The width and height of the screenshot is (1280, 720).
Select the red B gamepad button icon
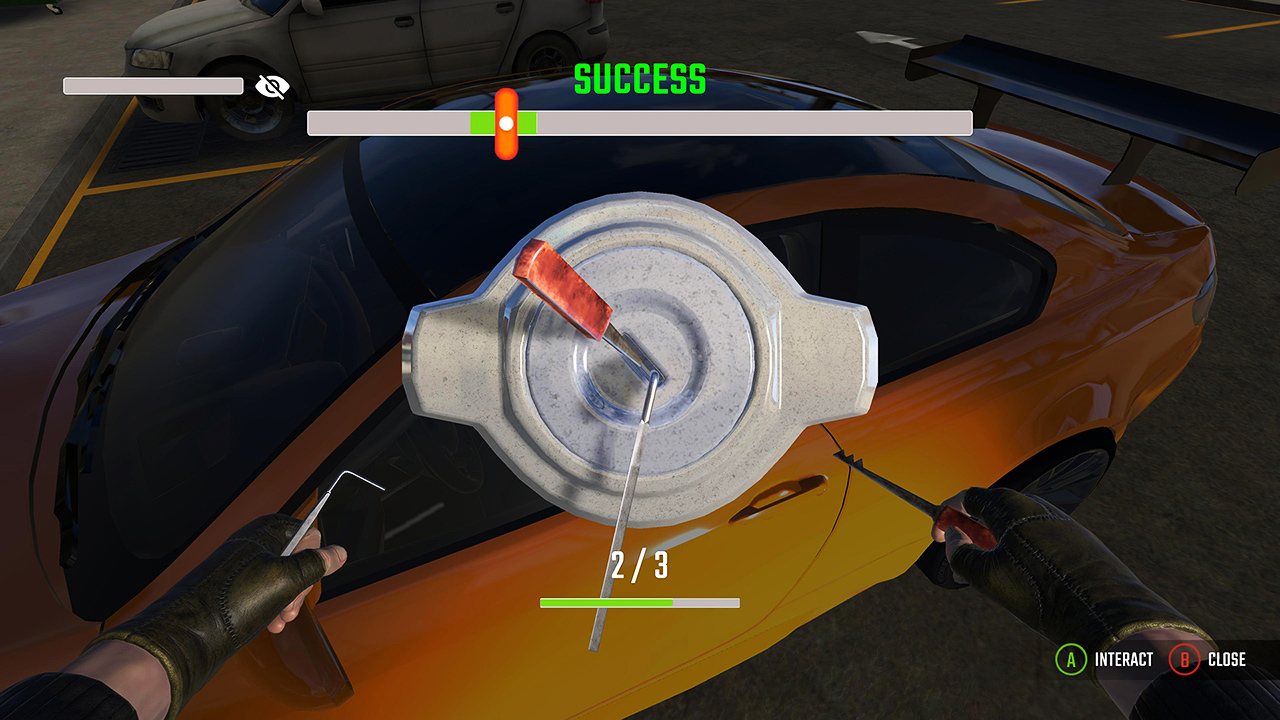coord(1186,659)
